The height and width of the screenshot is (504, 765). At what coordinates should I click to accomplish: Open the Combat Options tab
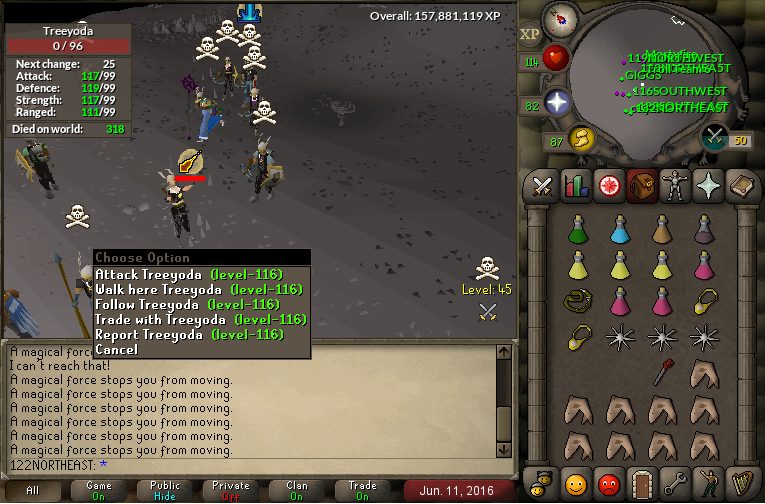pyautogui.click(x=543, y=186)
